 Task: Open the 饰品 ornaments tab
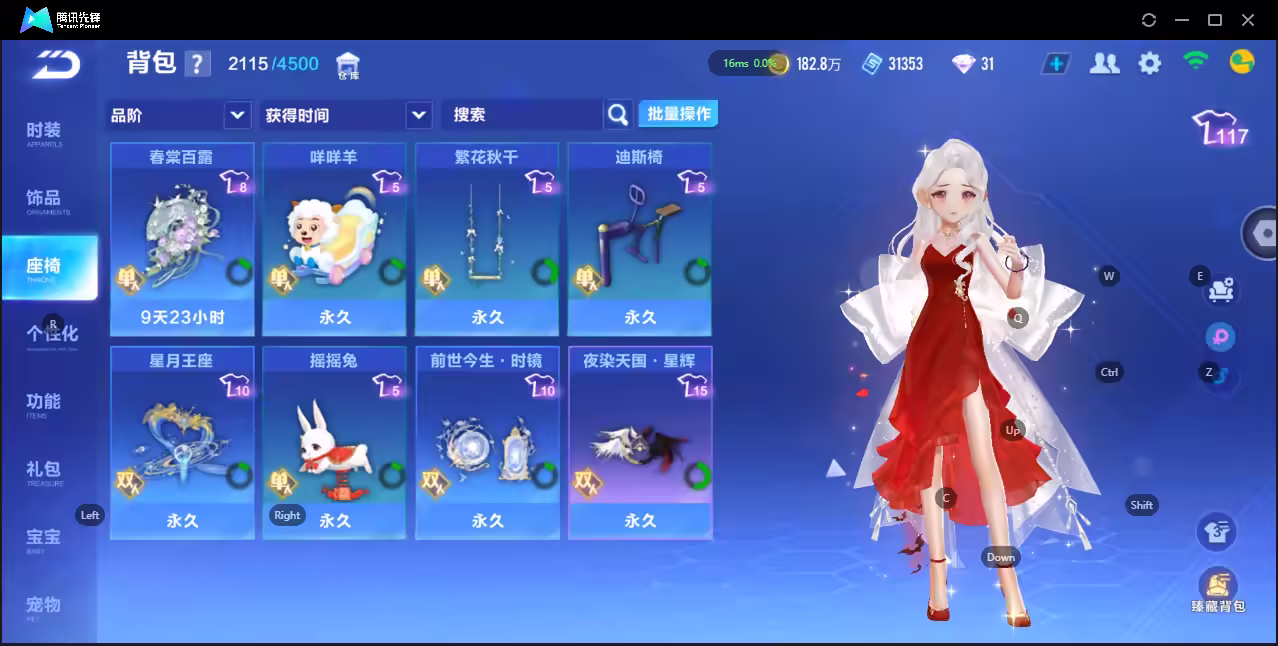pos(44,199)
